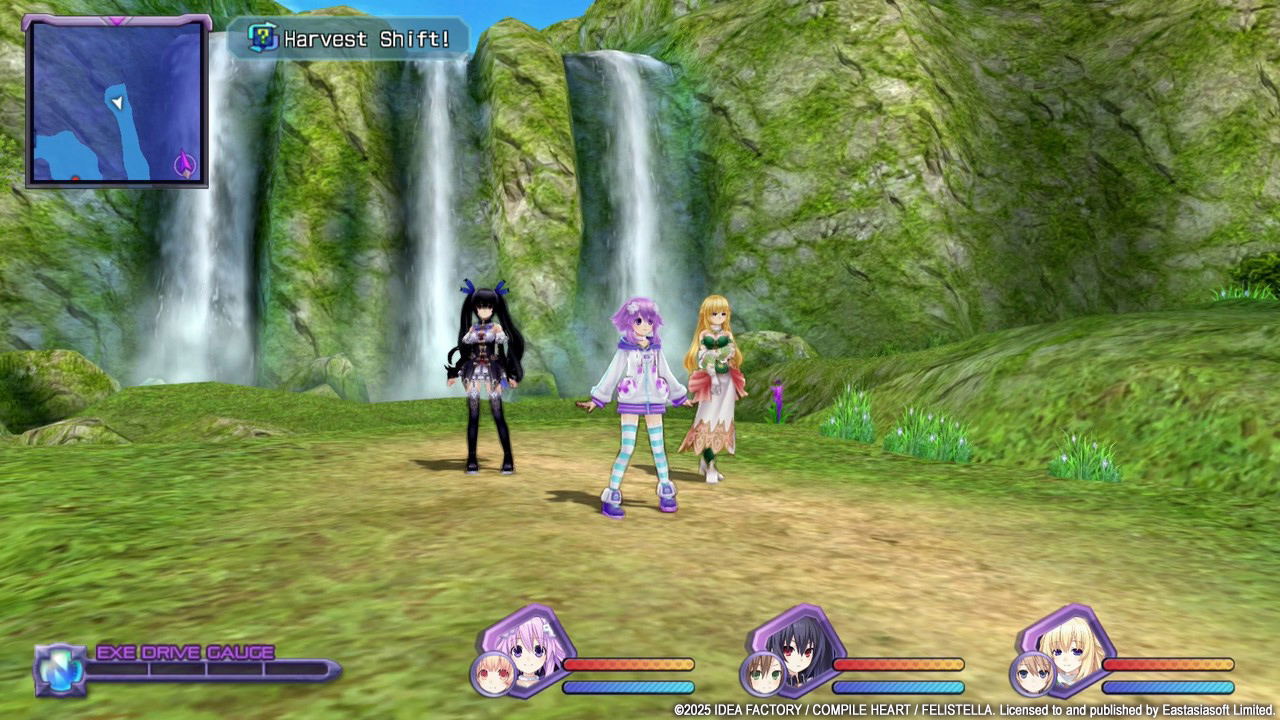Click the Harvest Shift notification icon
This screenshot has width=1280, height=720.
(x=260, y=38)
